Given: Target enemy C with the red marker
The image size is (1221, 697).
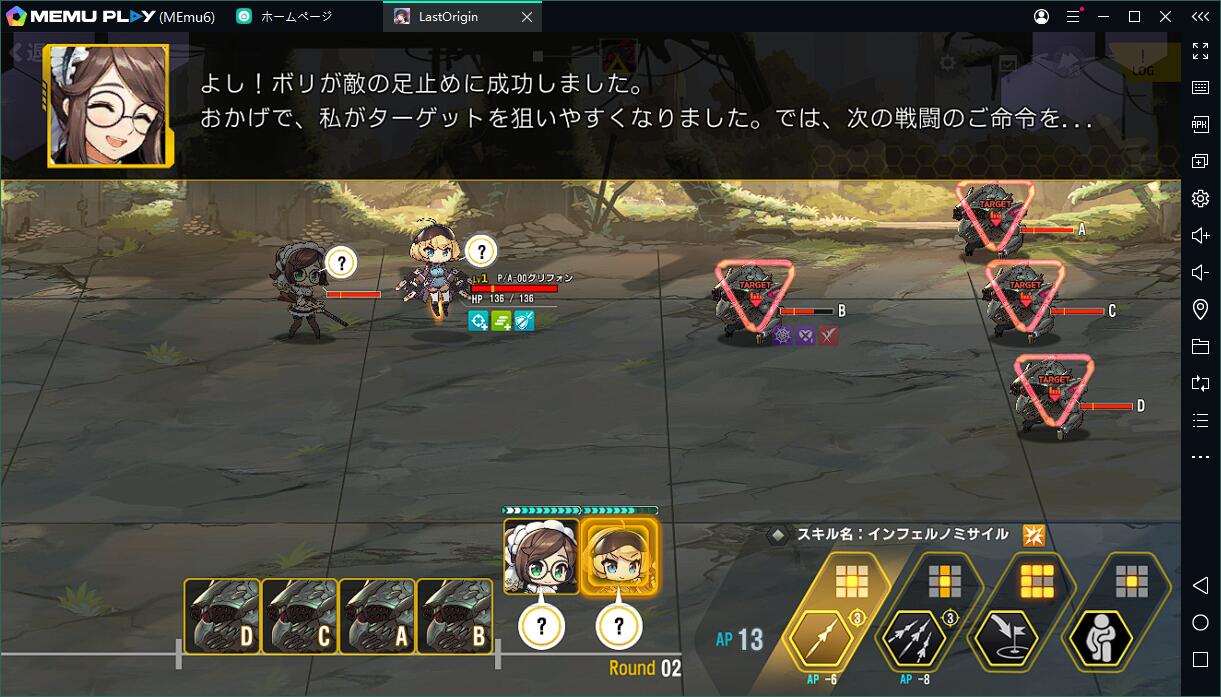Looking at the screenshot, I should tap(1024, 295).
